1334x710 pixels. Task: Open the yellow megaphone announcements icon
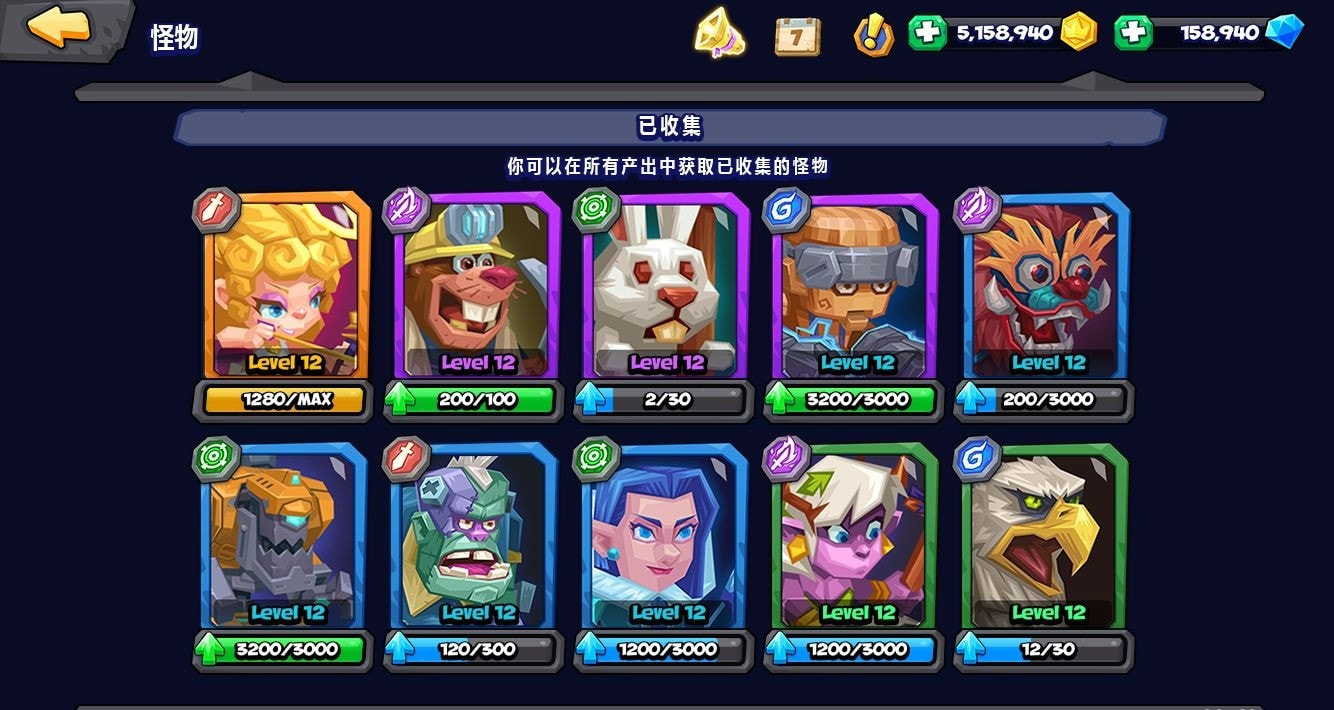(x=719, y=33)
